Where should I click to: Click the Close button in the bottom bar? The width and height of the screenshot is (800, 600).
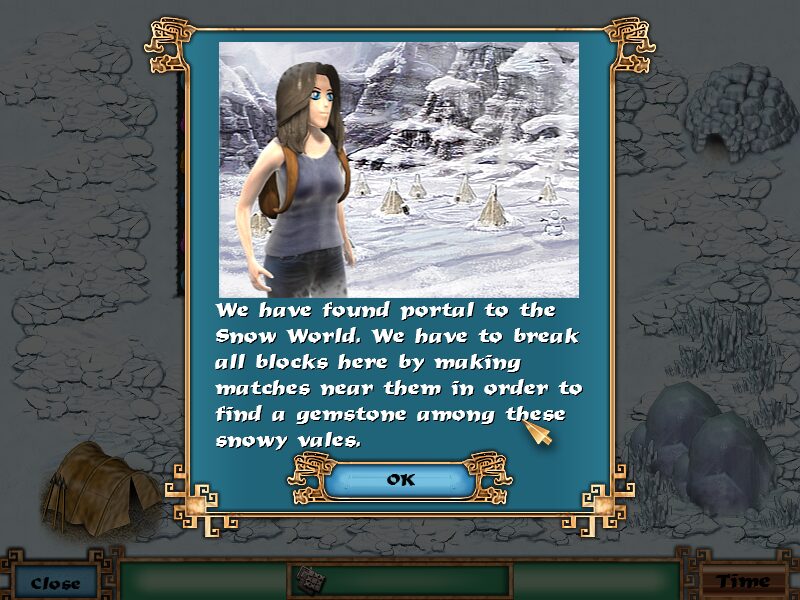point(55,582)
